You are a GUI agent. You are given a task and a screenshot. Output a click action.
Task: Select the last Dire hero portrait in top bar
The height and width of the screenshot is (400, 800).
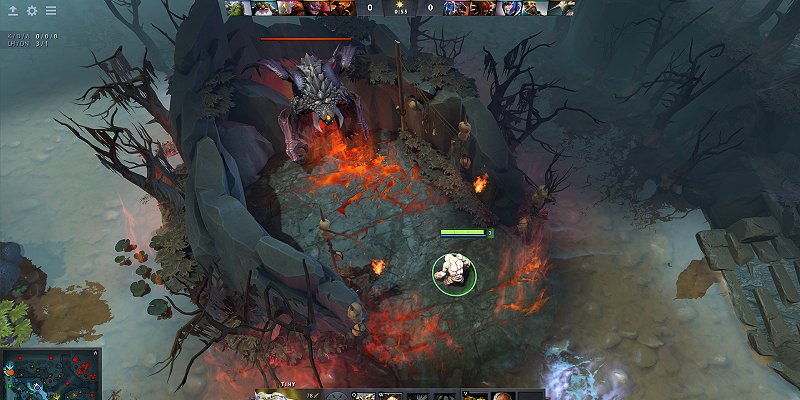point(563,7)
